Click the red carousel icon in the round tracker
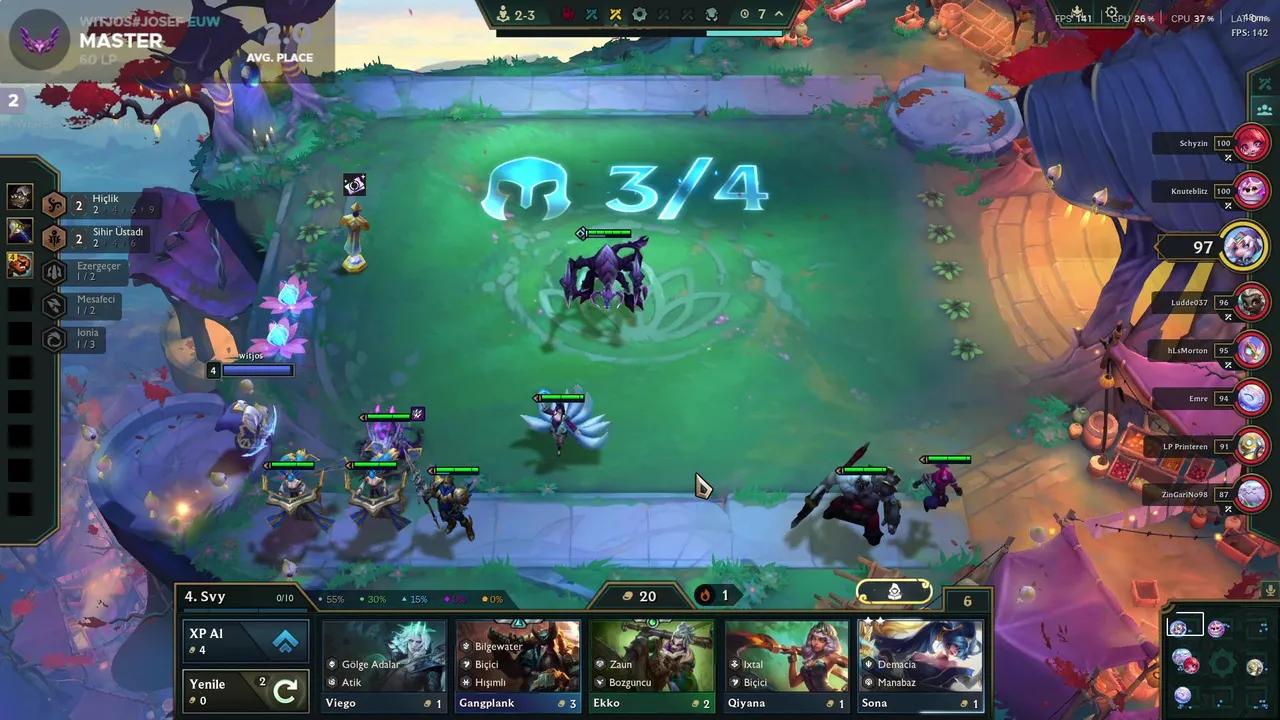 pyautogui.click(x=567, y=14)
